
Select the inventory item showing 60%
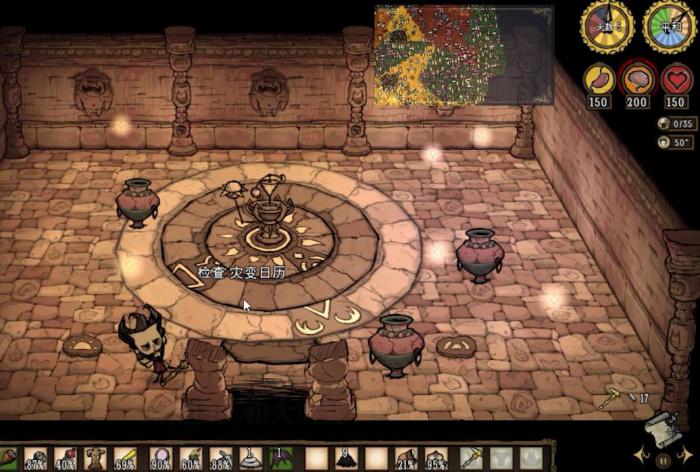(x=191, y=460)
